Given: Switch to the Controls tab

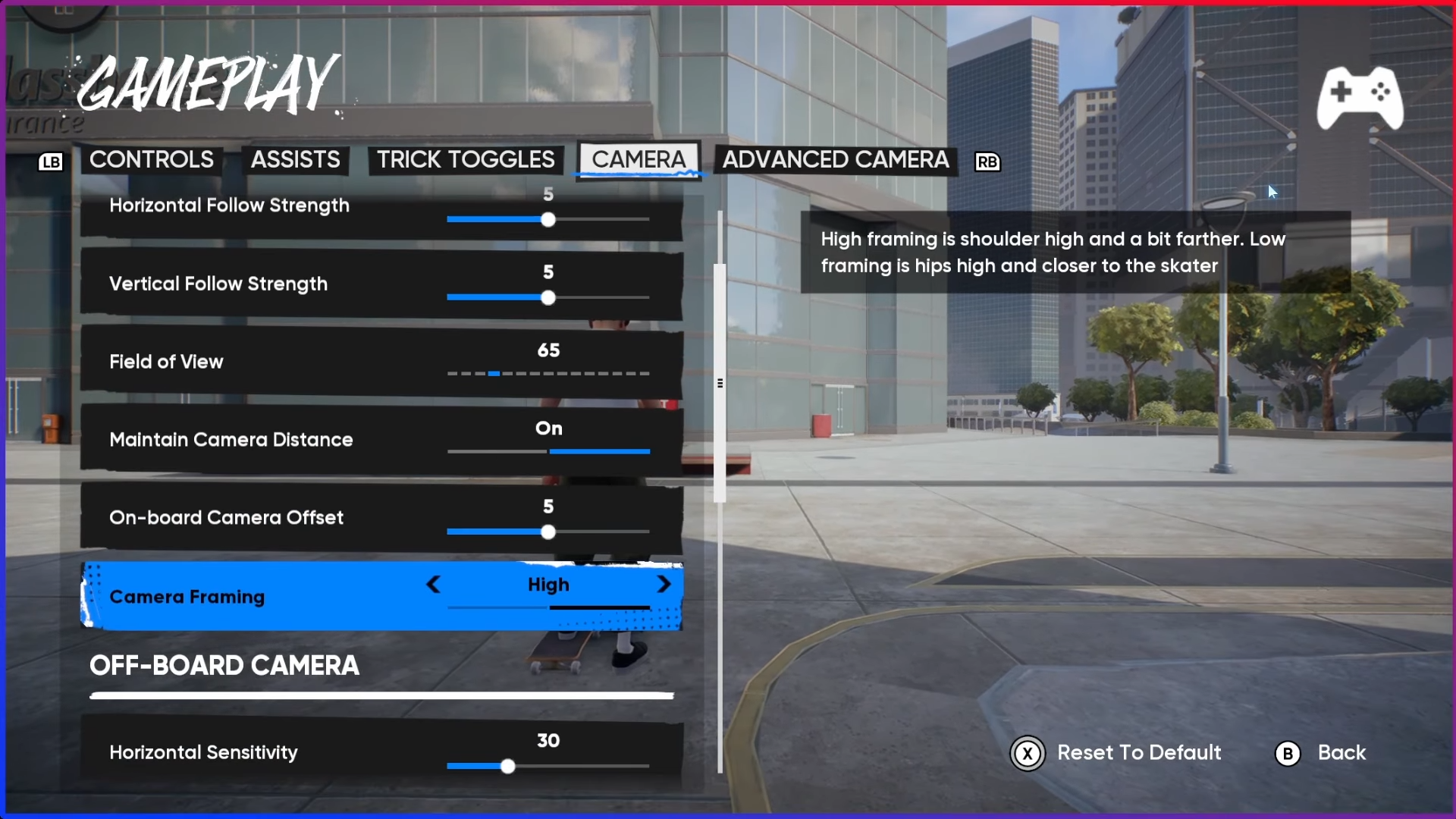Looking at the screenshot, I should tap(152, 160).
